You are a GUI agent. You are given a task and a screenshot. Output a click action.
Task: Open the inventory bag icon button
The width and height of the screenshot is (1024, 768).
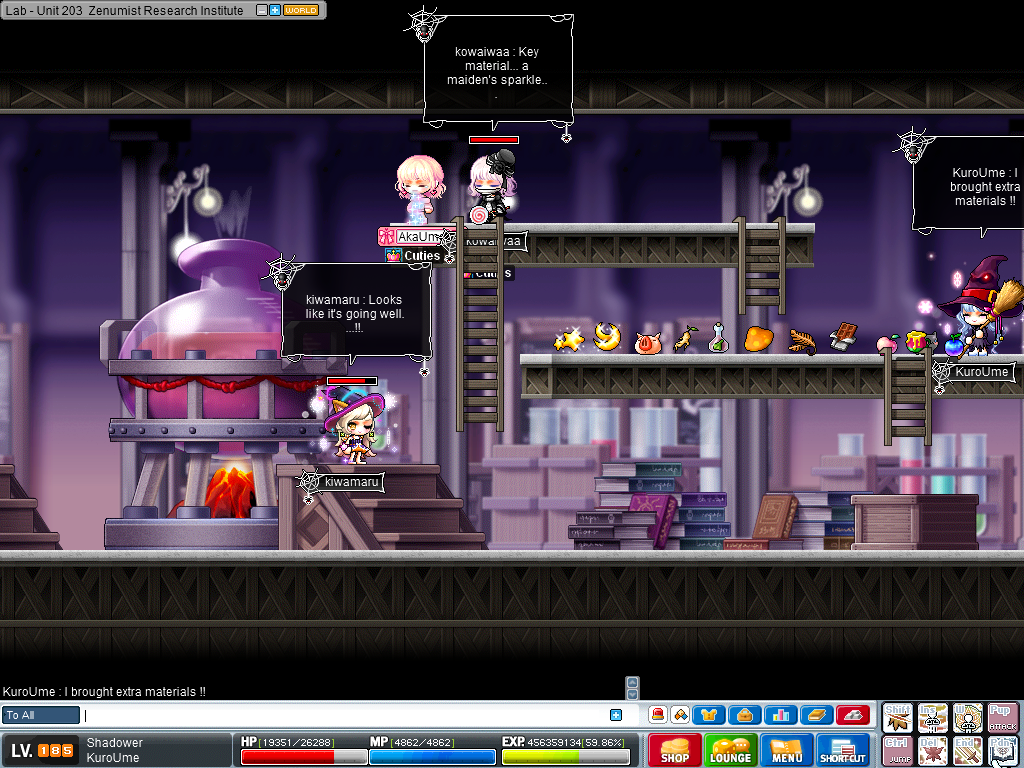click(x=745, y=715)
